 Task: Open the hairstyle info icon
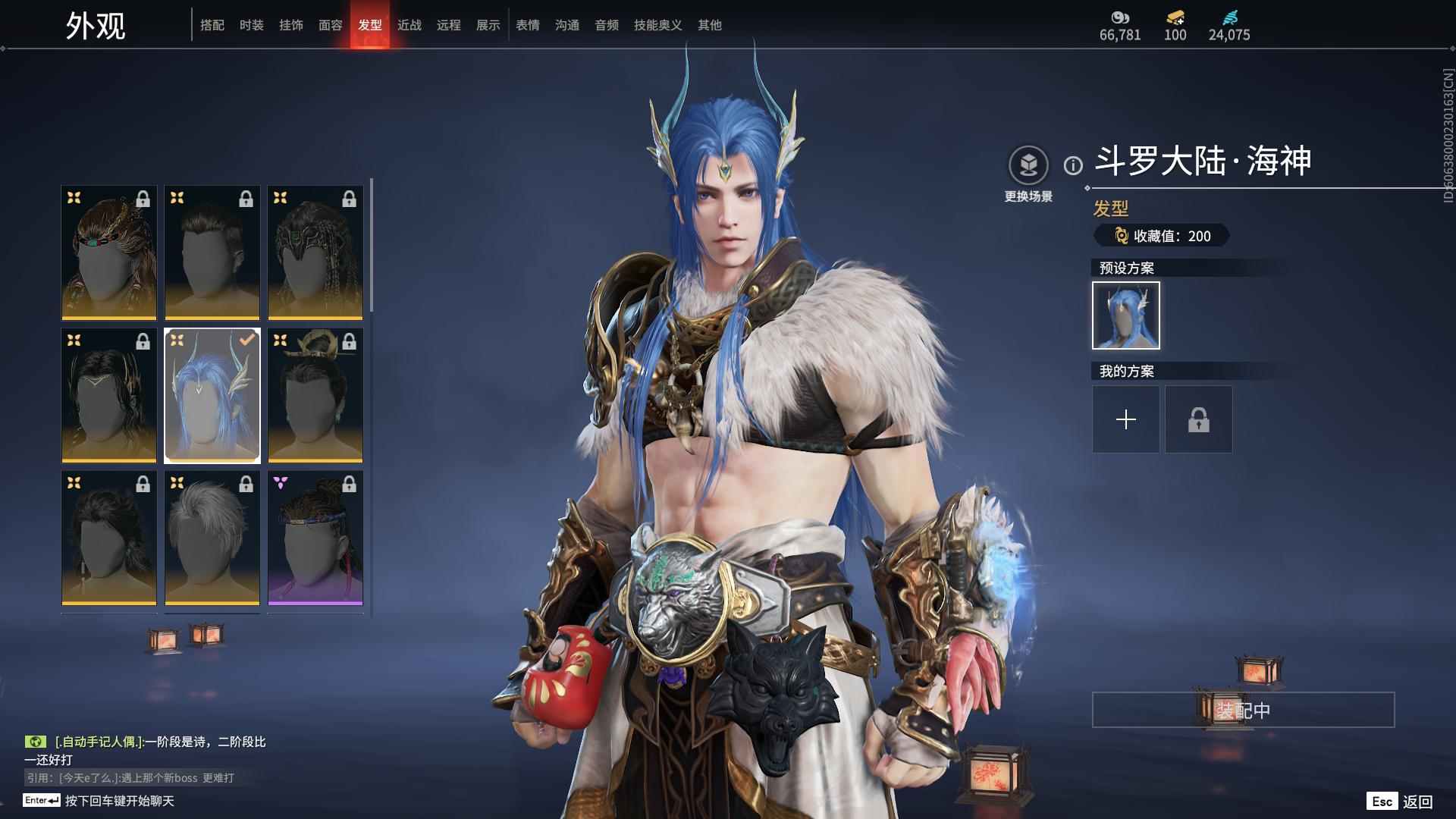click(x=1073, y=165)
